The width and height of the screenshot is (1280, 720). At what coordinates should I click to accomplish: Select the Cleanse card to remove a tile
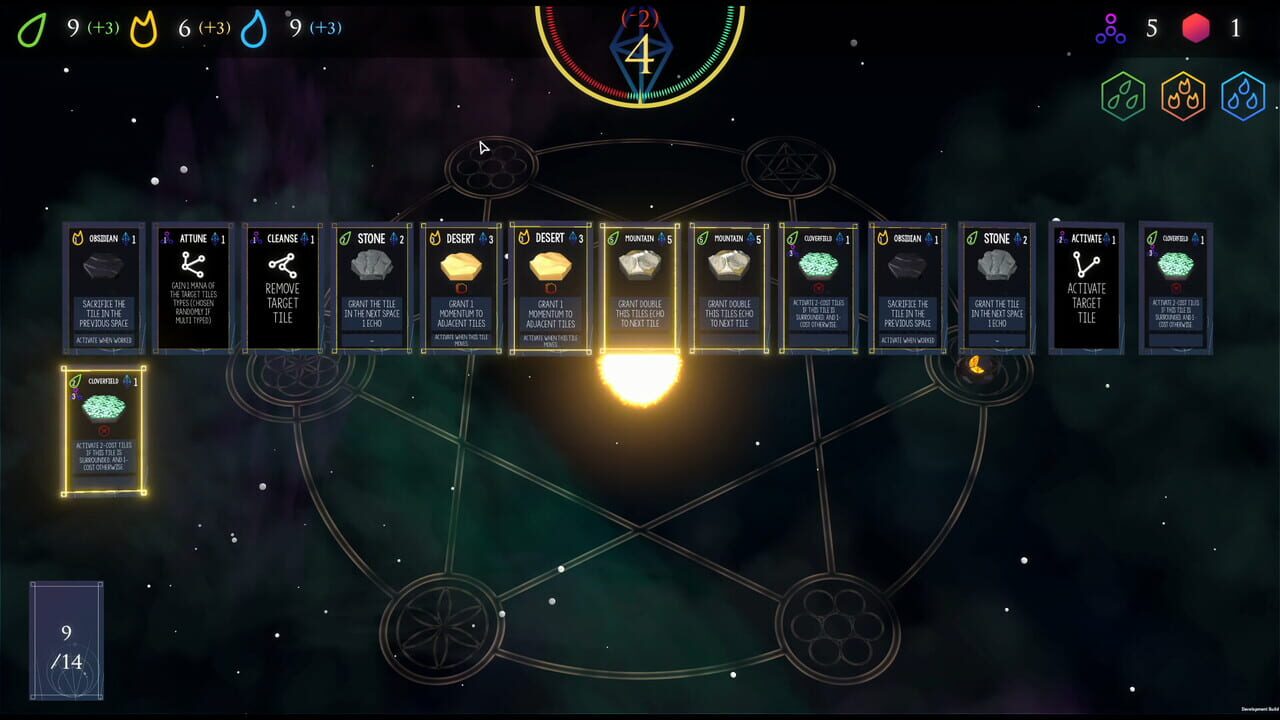283,285
